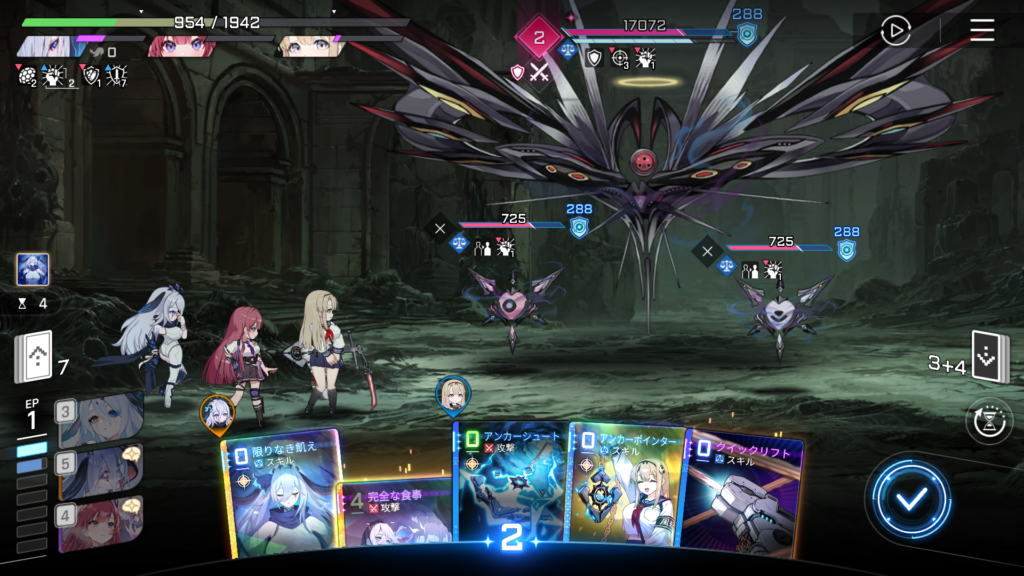This screenshot has height=576, width=1024.
Task: Select the red-haired character portrait in the party bar
Action: click(180, 46)
